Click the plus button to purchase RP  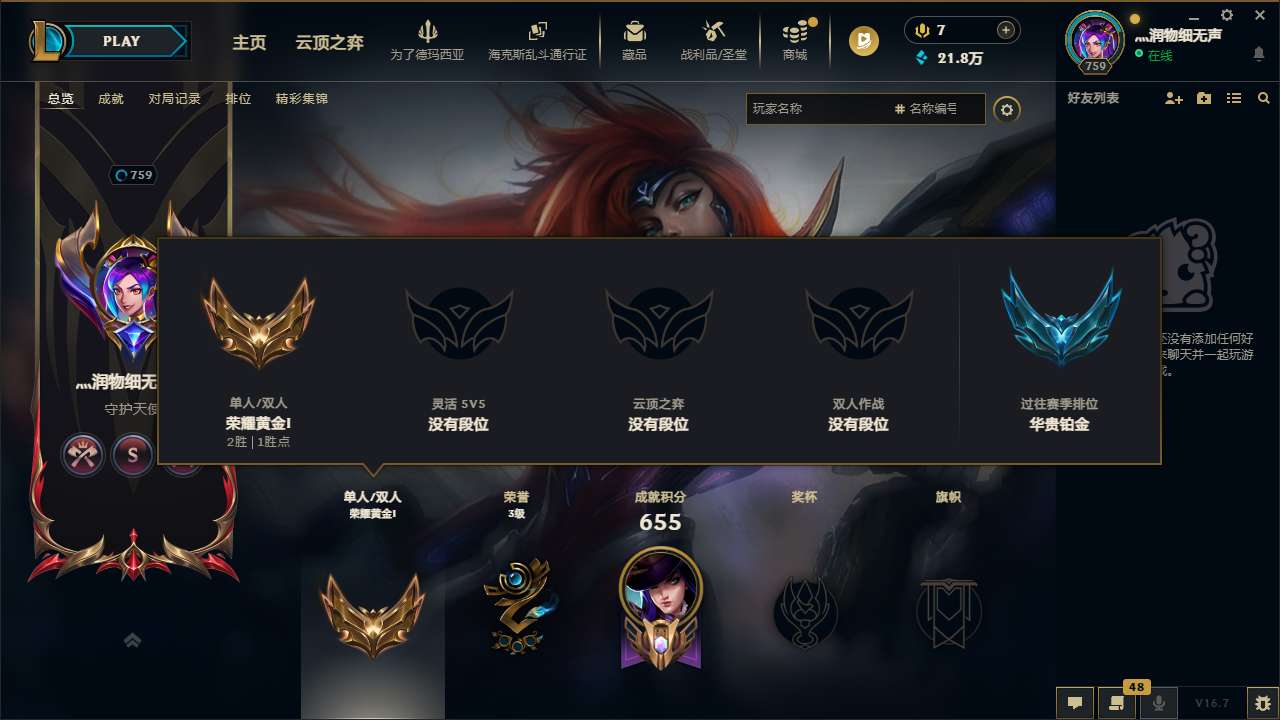pos(1005,29)
